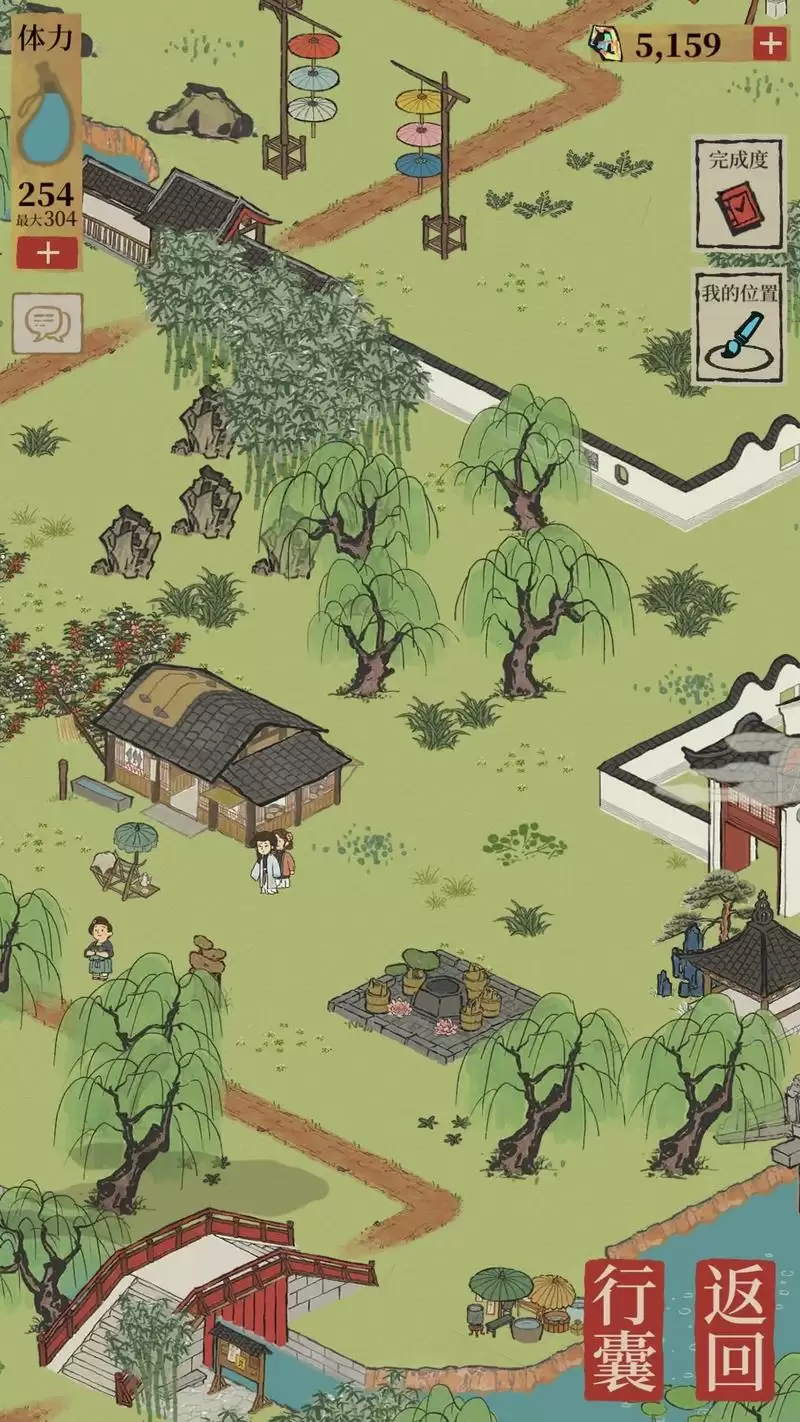
Task: Tap the 我的位置 locate button
Action: 739,326
